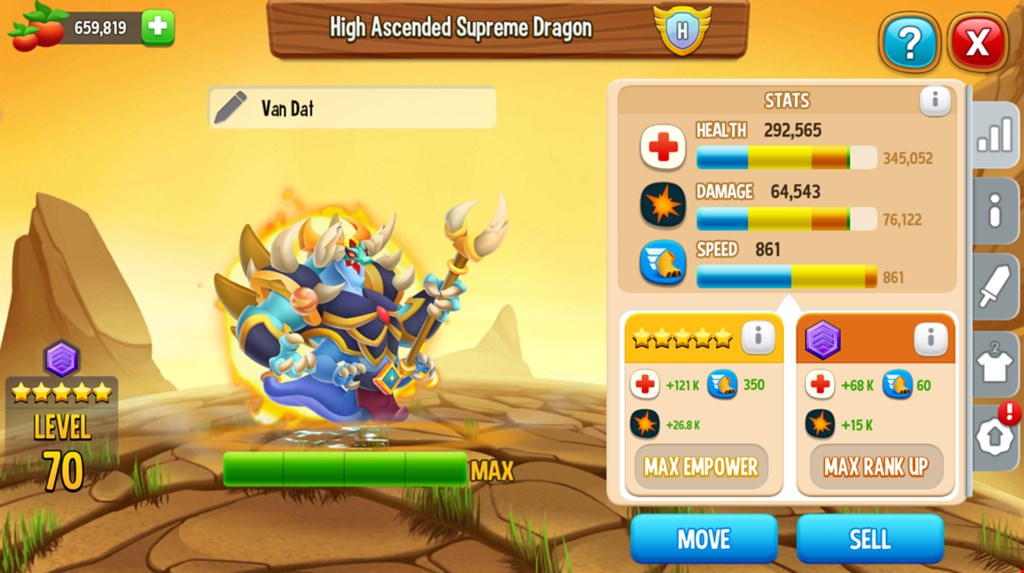The width and height of the screenshot is (1024, 573).
Task: Click the Move button
Action: pyautogui.click(x=703, y=539)
